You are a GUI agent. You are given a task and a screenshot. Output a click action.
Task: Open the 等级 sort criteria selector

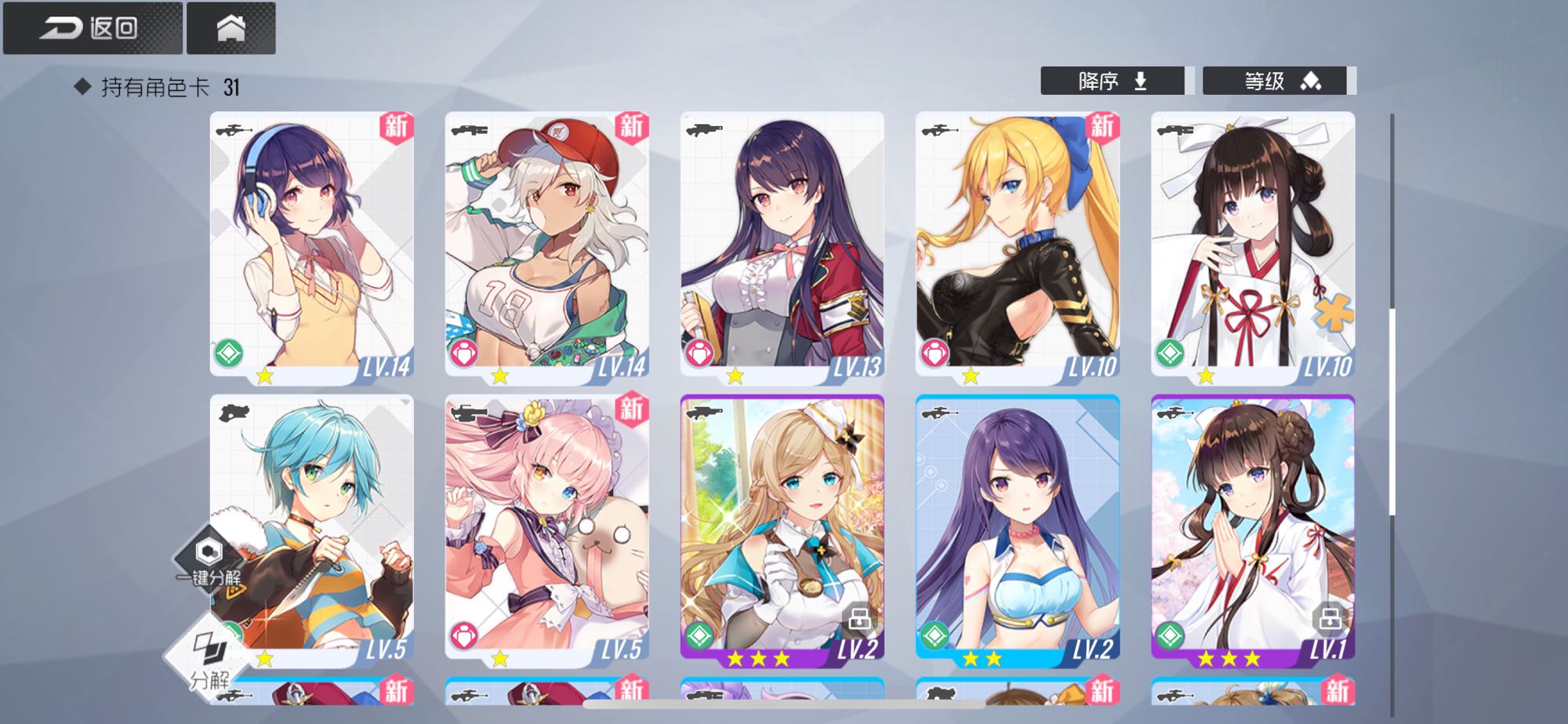click(x=1274, y=81)
